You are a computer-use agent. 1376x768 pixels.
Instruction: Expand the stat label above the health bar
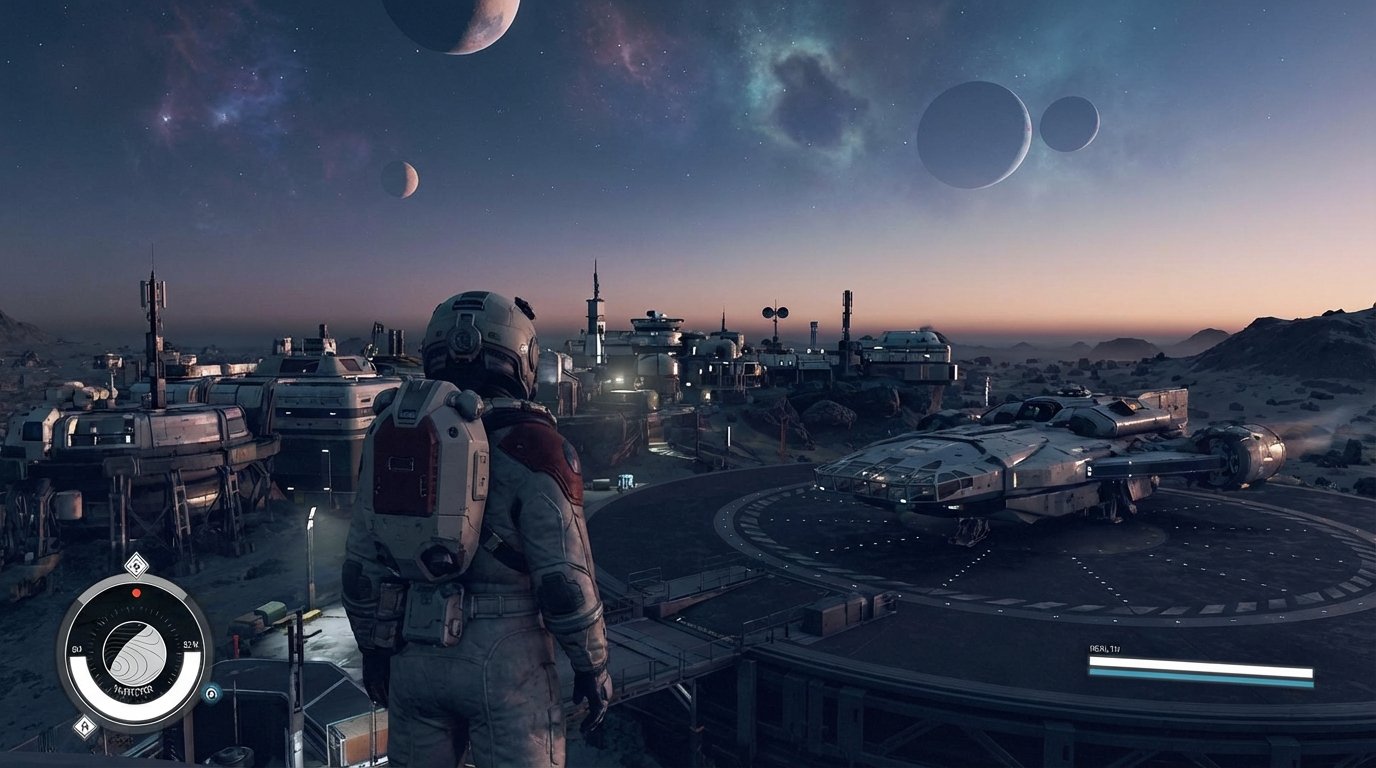1105,648
